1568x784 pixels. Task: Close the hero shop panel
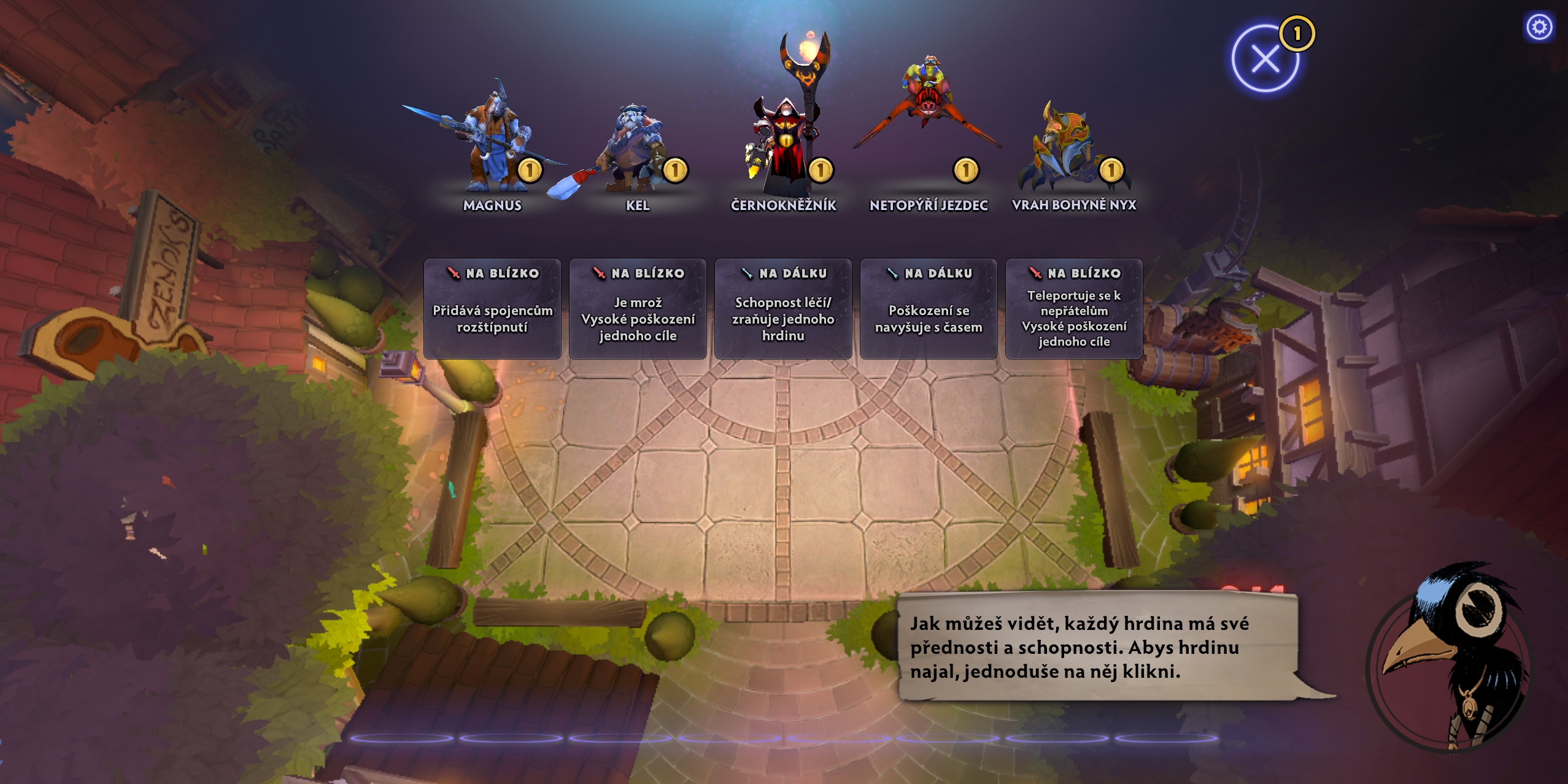(1265, 60)
